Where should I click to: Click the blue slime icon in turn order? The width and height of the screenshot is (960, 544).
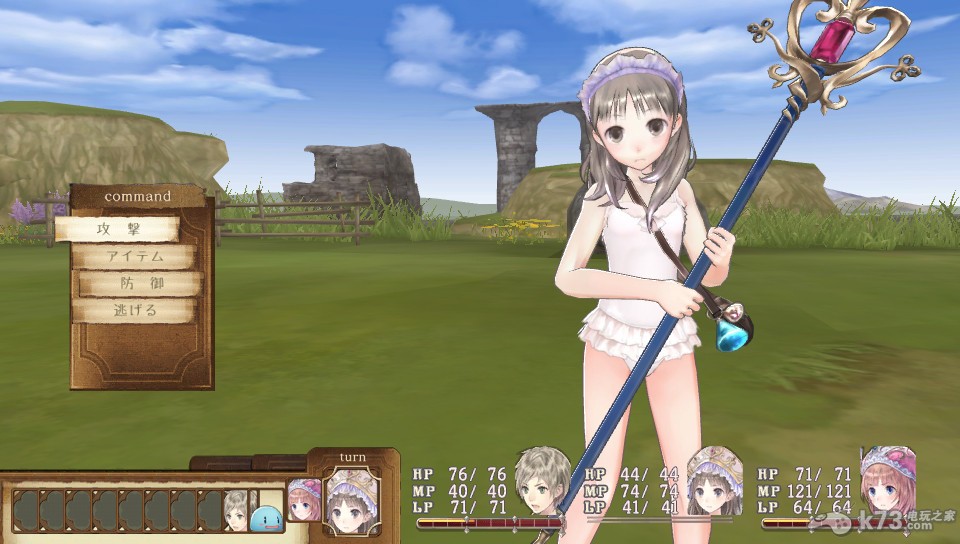[267, 517]
